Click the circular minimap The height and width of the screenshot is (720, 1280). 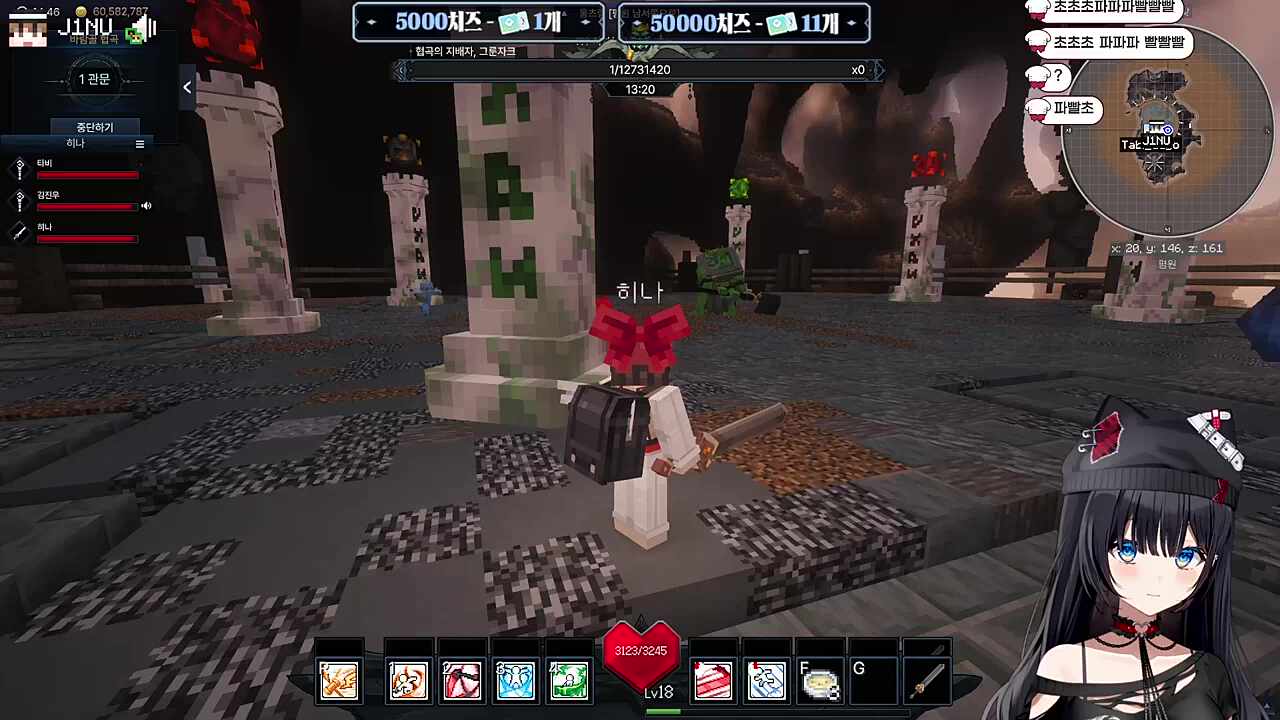point(1165,130)
